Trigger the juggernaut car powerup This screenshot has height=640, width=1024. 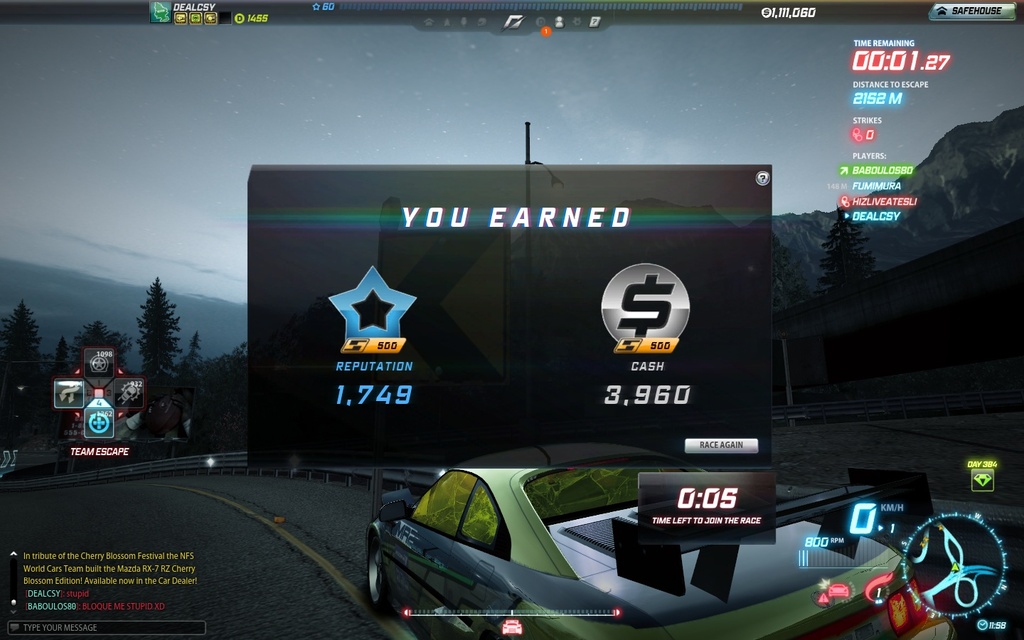click(128, 393)
